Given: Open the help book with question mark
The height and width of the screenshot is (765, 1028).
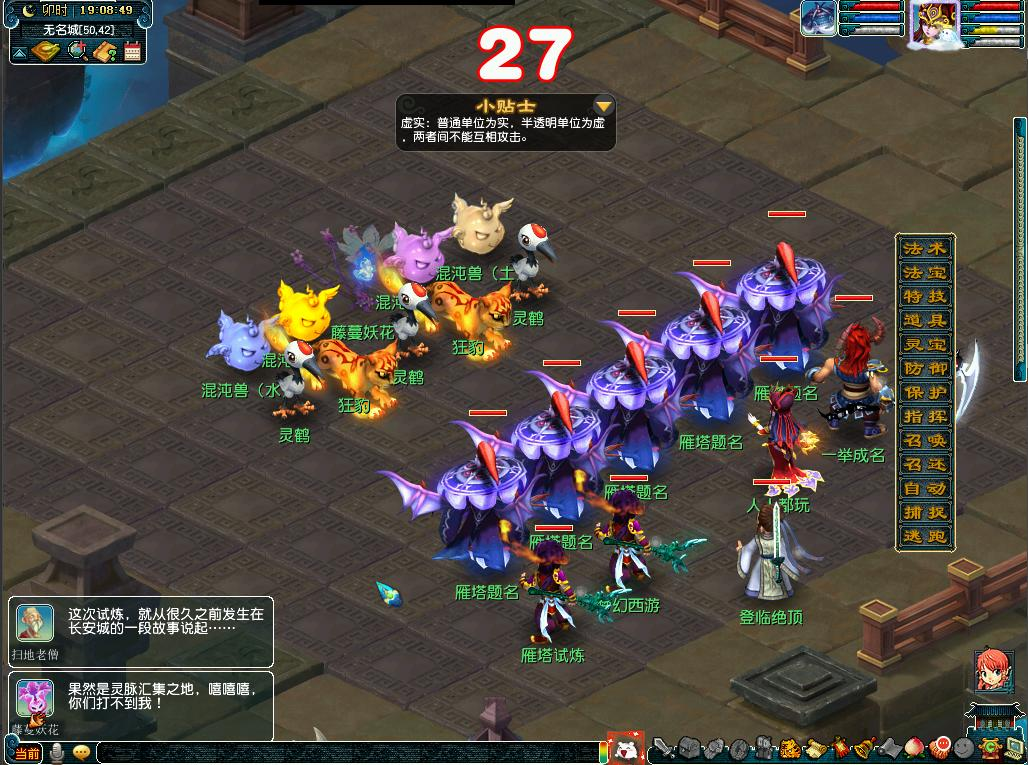Looking at the screenshot, I should (x=104, y=51).
